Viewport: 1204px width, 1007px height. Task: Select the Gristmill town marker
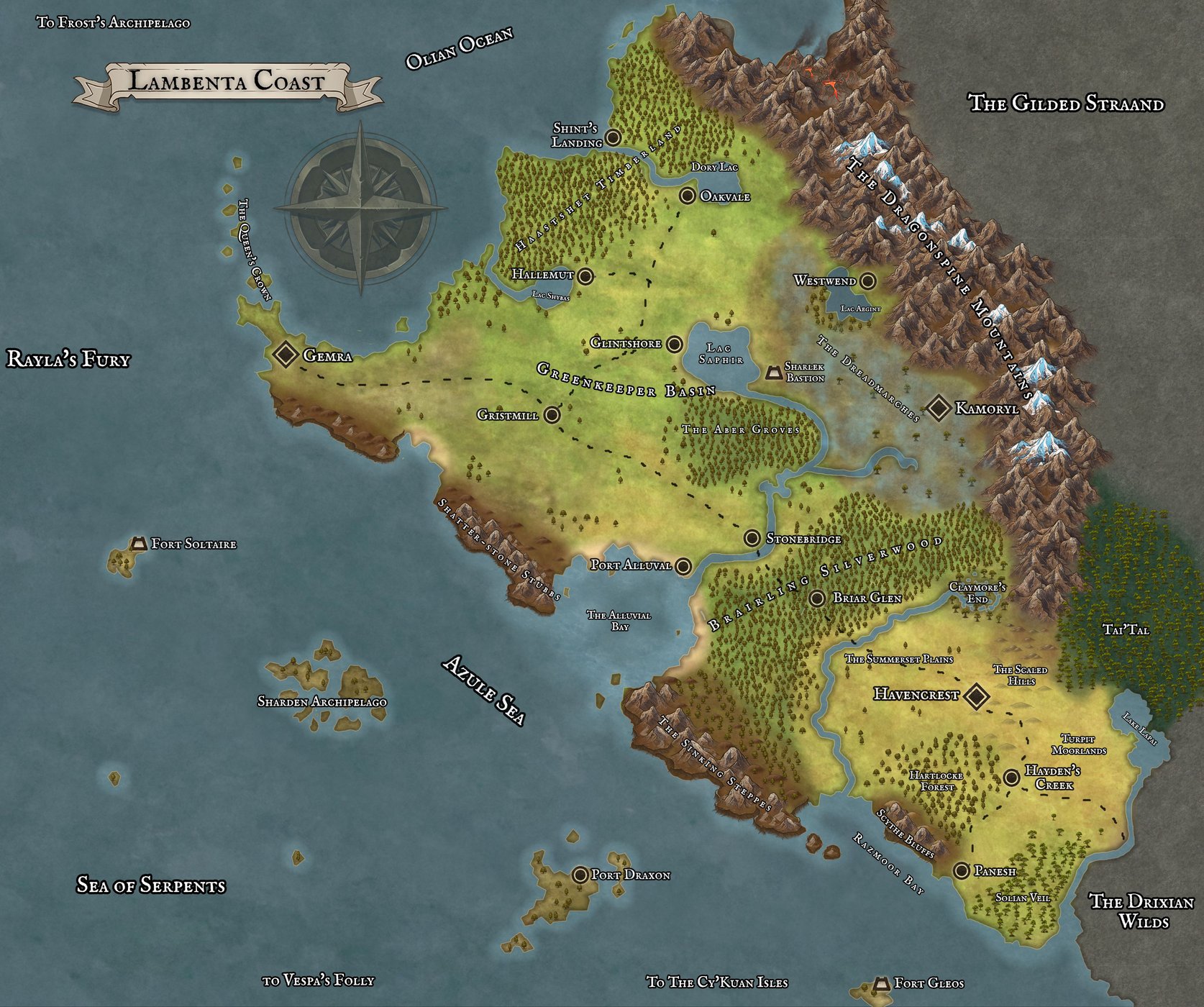(x=552, y=415)
